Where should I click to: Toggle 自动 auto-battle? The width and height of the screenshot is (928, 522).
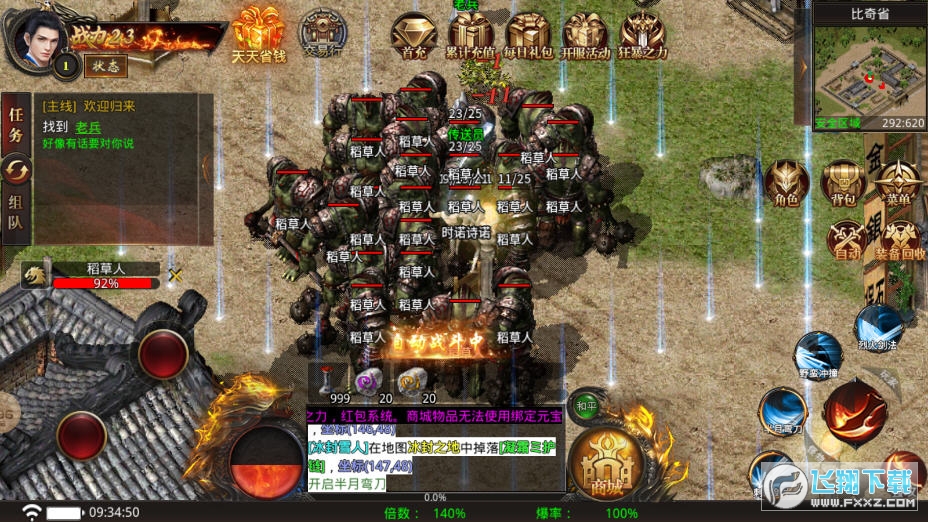click(847, 240)
